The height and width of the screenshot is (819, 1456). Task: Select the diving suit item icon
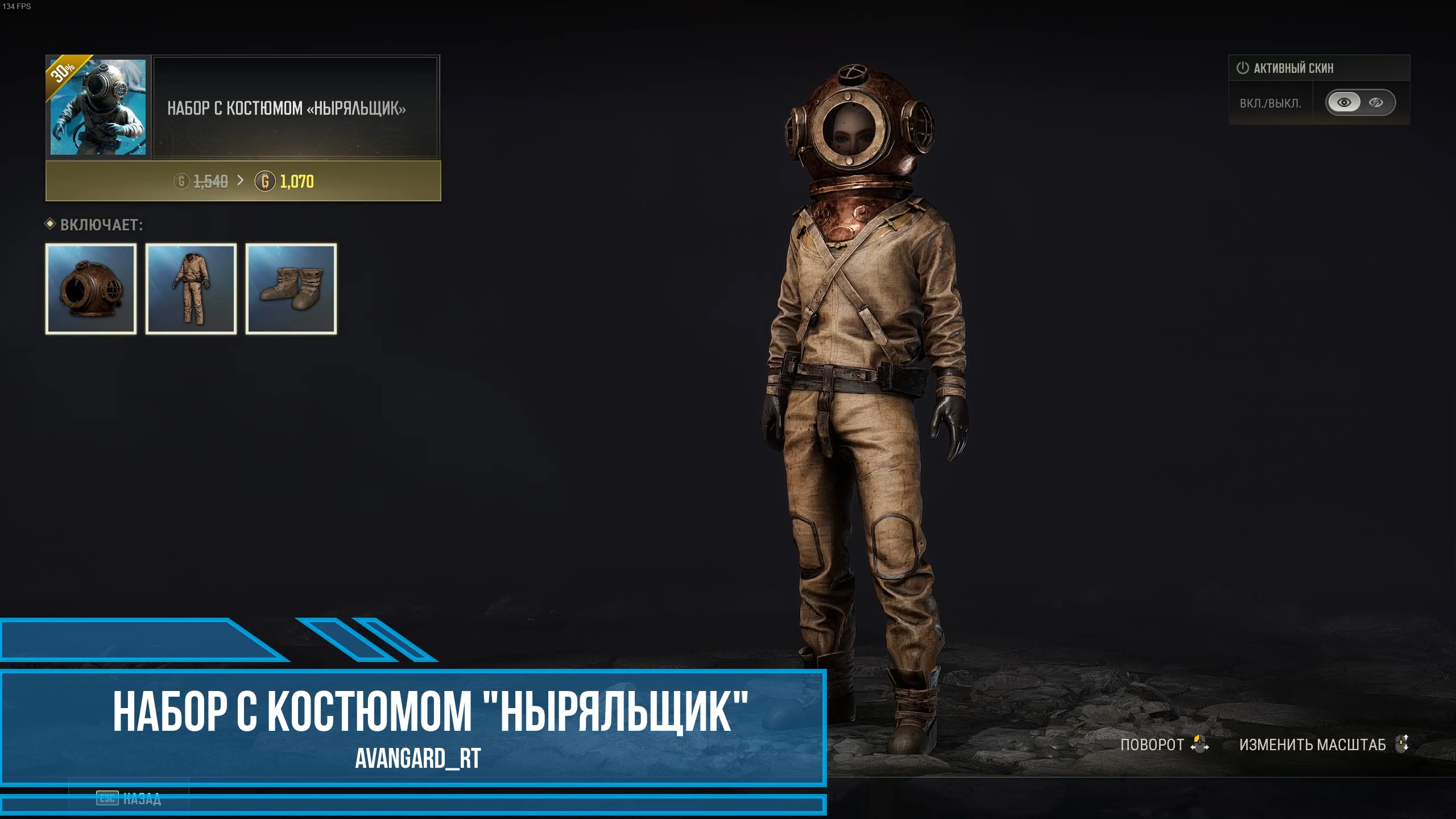(x=191, y=289)
